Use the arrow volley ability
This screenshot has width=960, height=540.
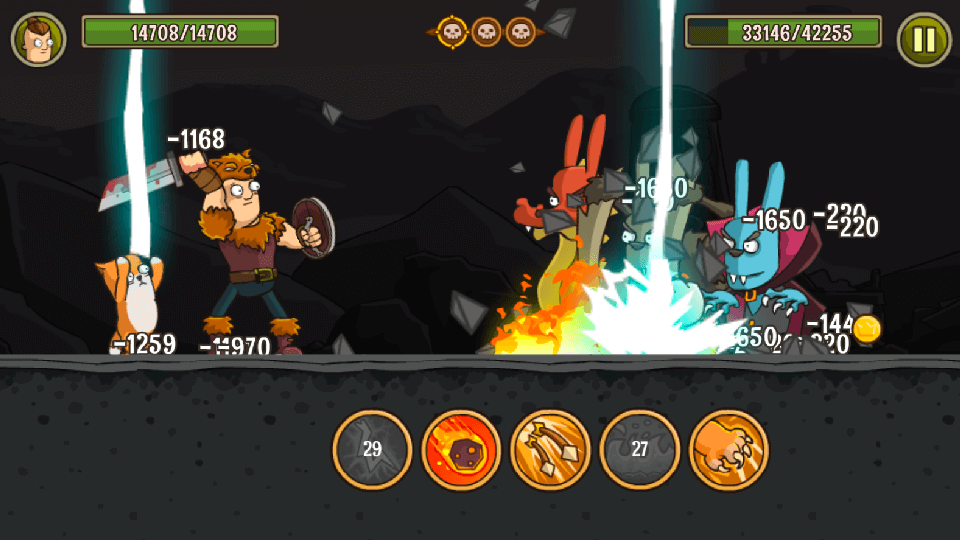[x=550, y=450]
